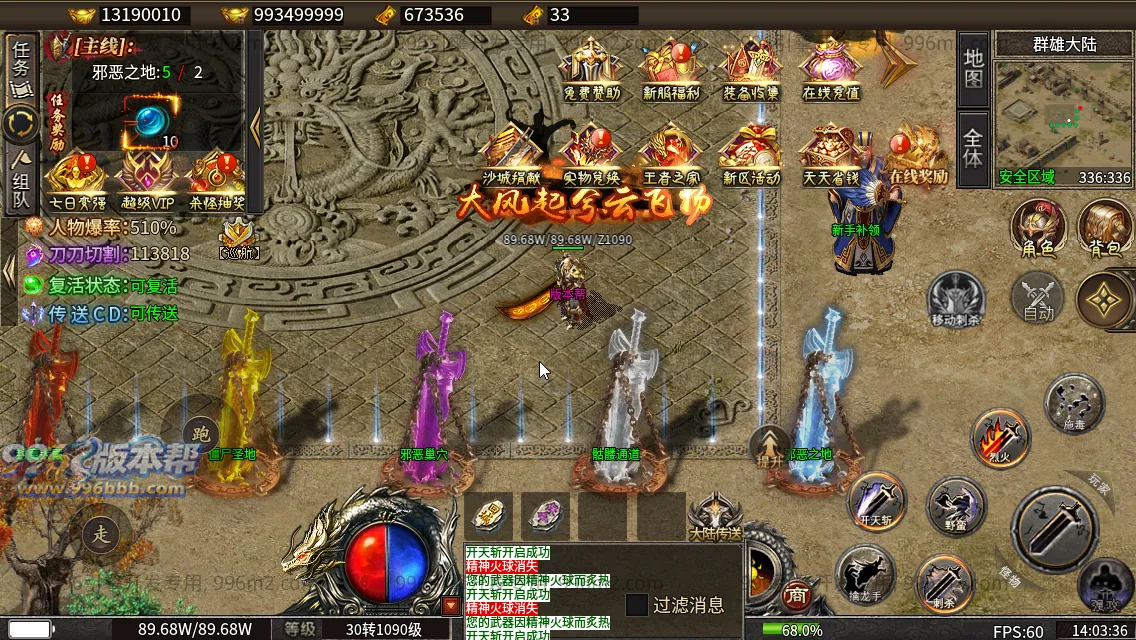Image resolution: width=1136 pixels, height=640 pixels.
Task: Open 新服福利 gift box
Action: tap(670, 68)
